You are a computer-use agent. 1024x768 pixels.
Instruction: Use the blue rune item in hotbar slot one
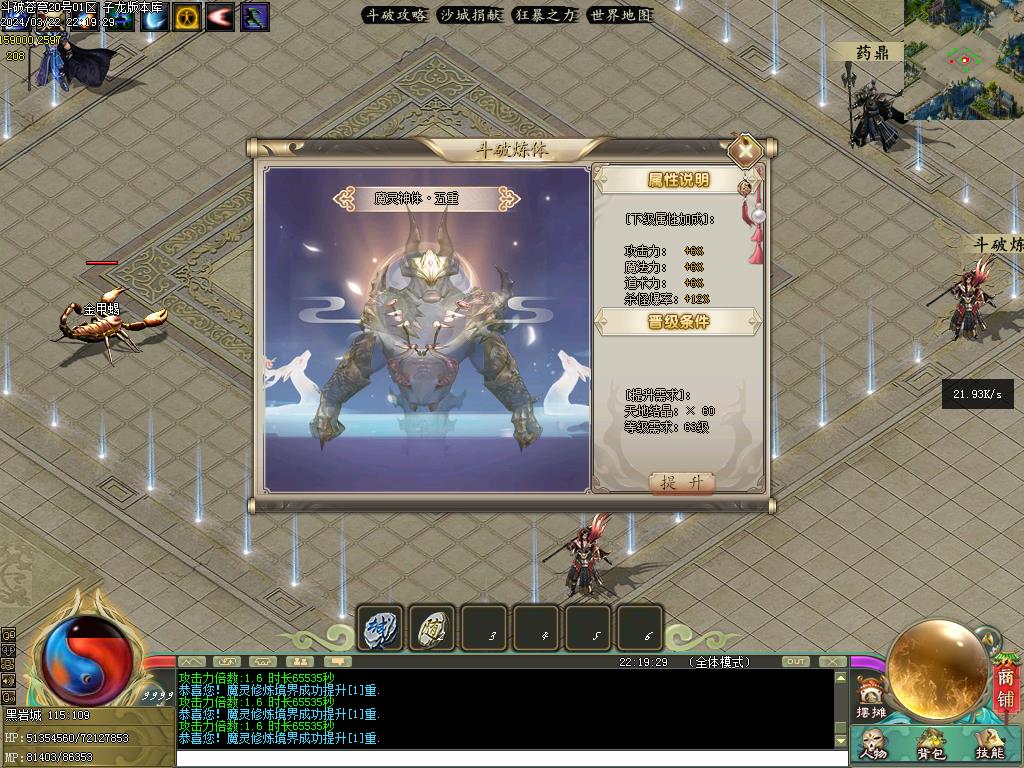click(x=381, y=629)
